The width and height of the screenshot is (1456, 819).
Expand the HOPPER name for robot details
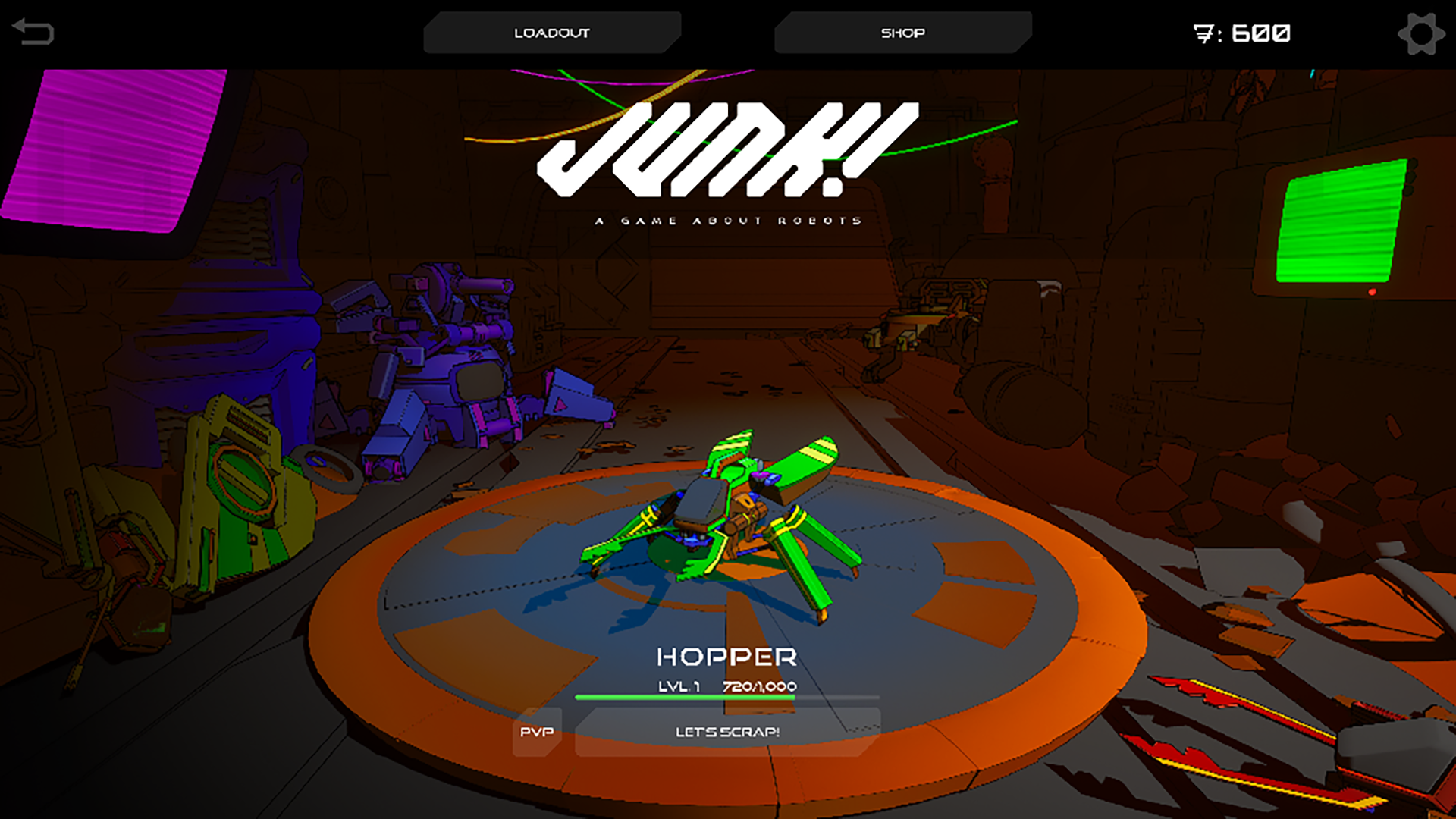point(728,654)
